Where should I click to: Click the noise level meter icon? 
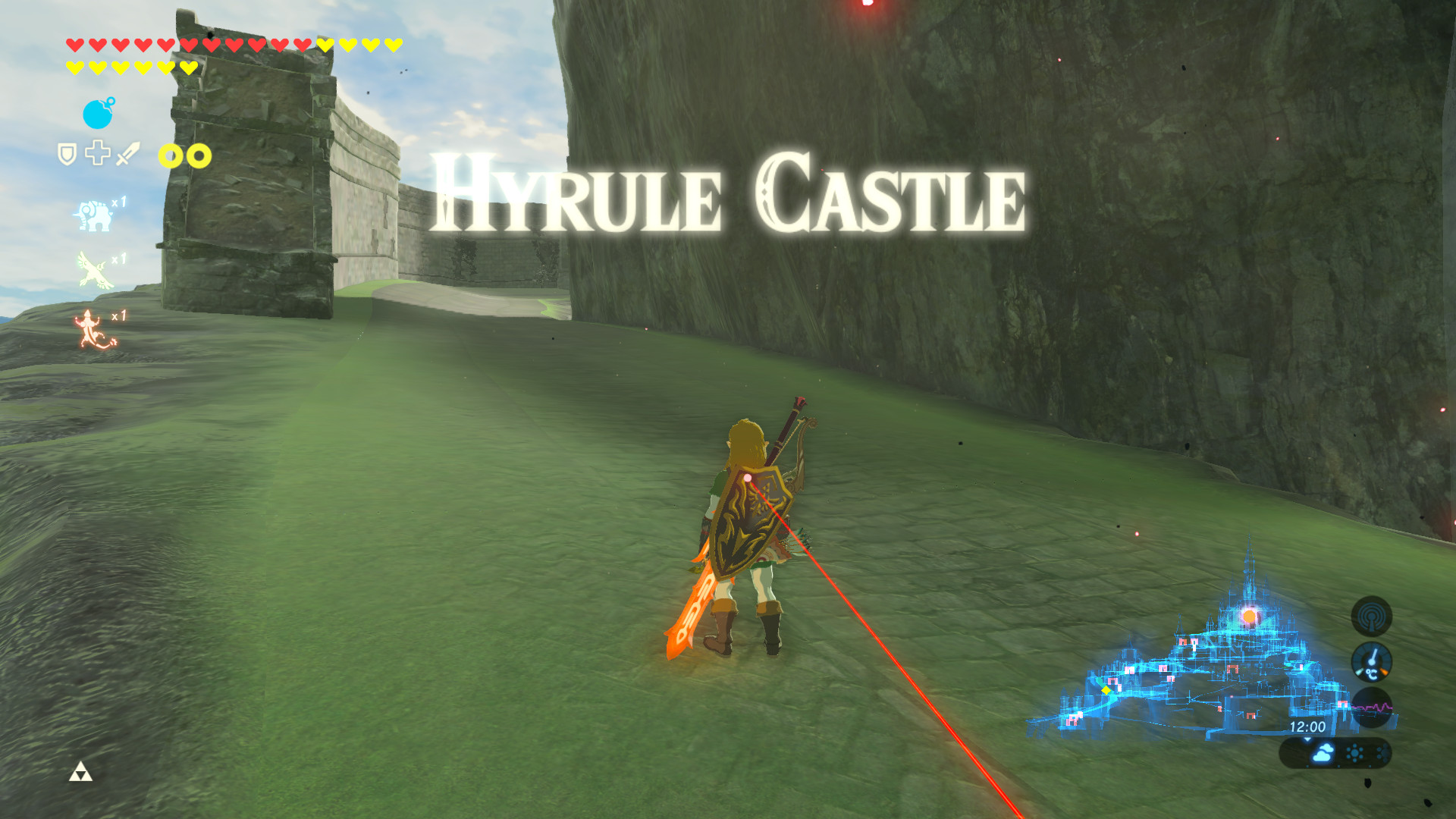[1373, 708]
